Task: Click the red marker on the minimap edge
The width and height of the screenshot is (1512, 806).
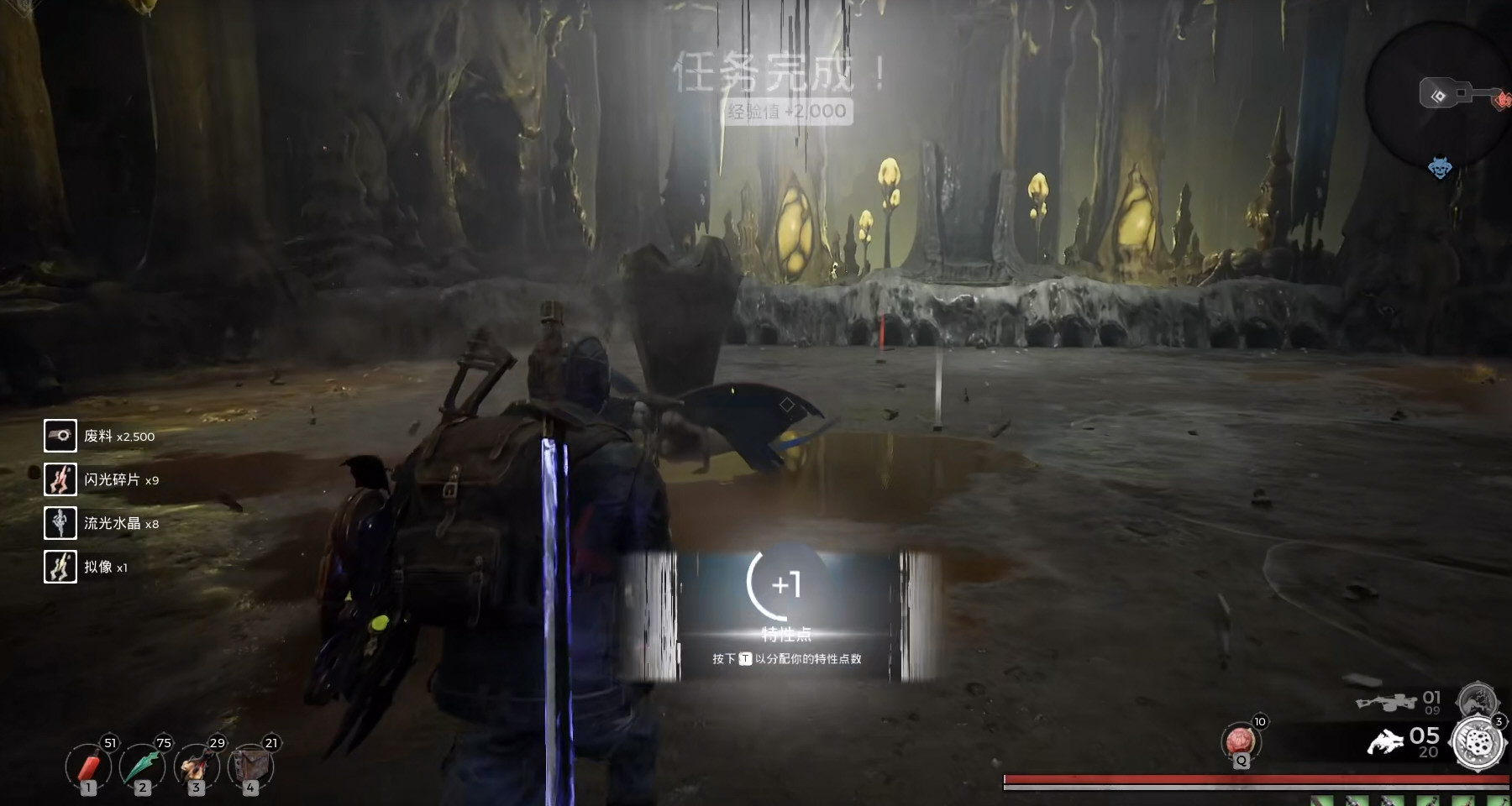Action: [x=1502, y=101]
